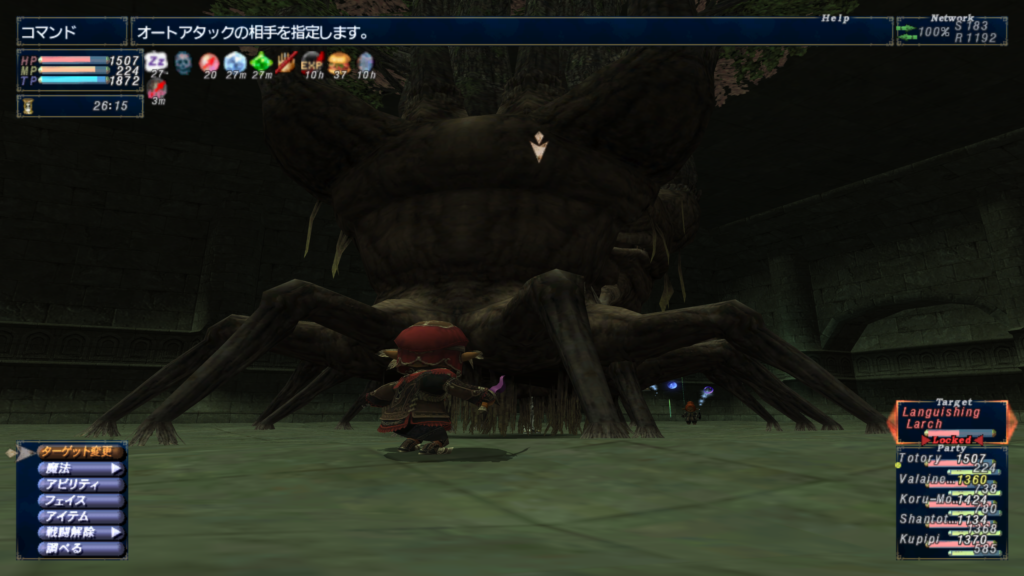Click the food burger status icon
The width and height of the screenshot is (1024, 576).
click(x=339, y=62)
